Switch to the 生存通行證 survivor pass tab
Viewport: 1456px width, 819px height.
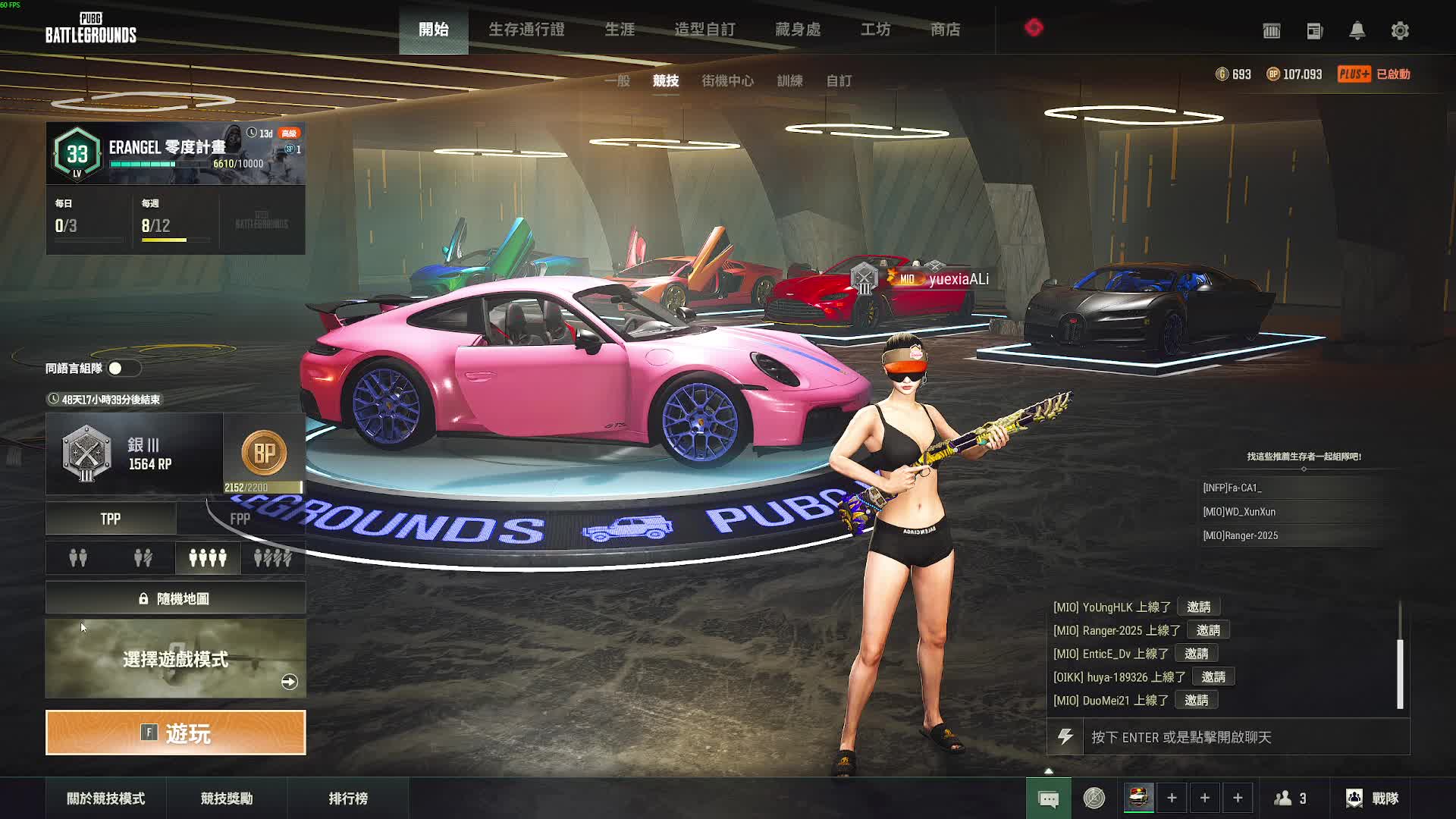pyautogui.click(x=526, y=30)
